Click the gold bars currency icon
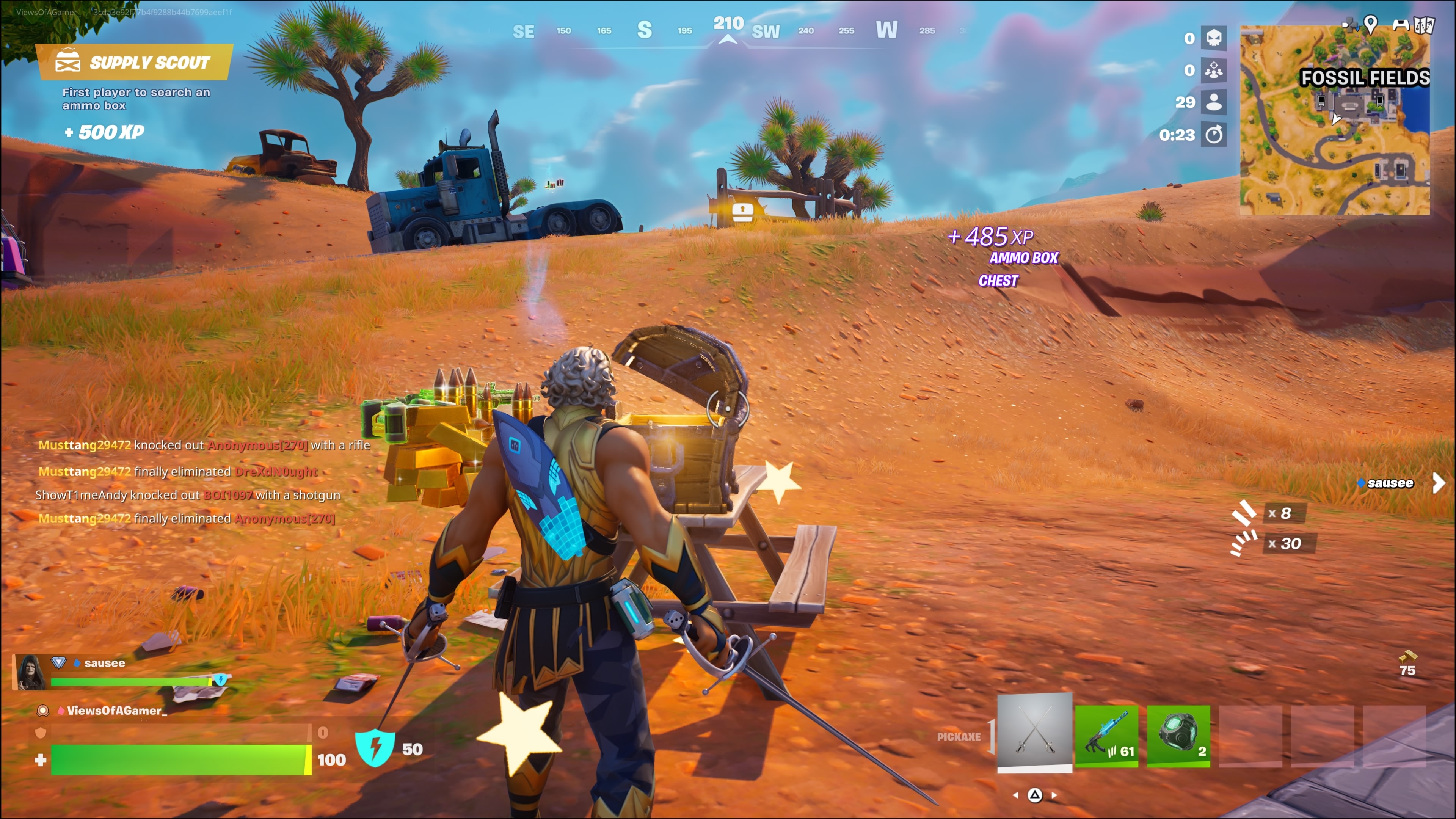 pos(1407,656)
